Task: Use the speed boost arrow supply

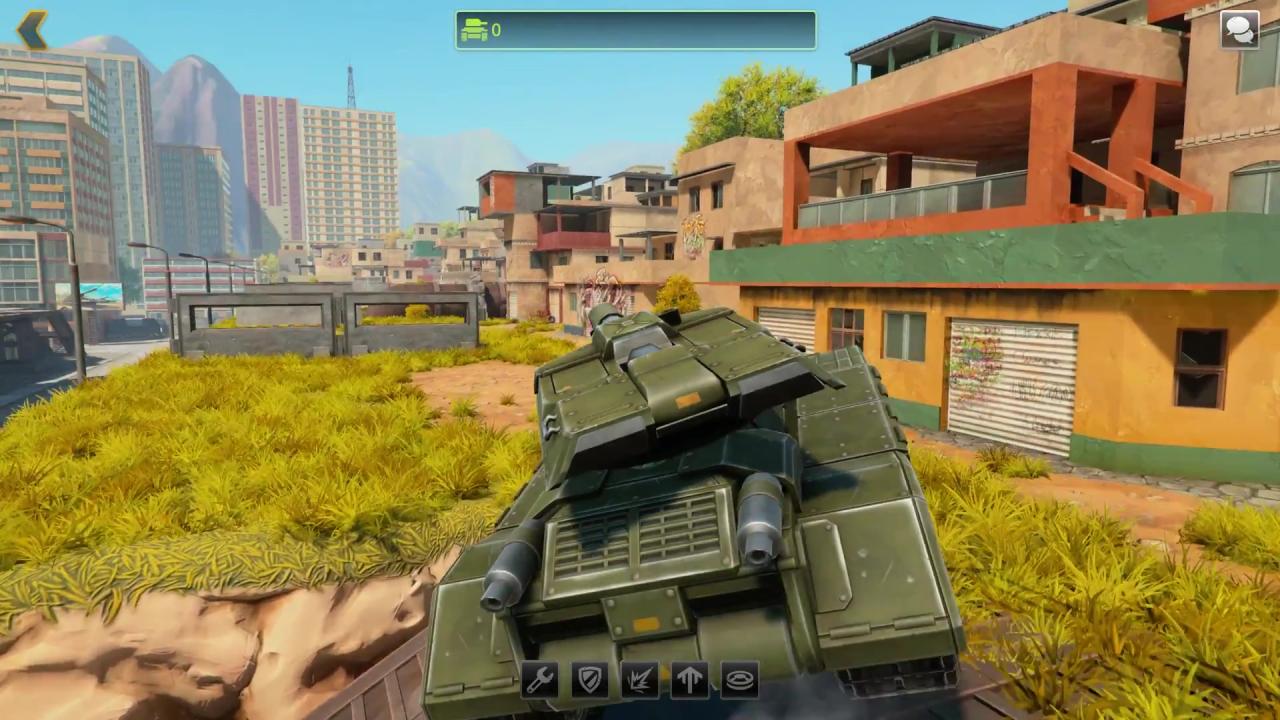Action: coord(689,681)
